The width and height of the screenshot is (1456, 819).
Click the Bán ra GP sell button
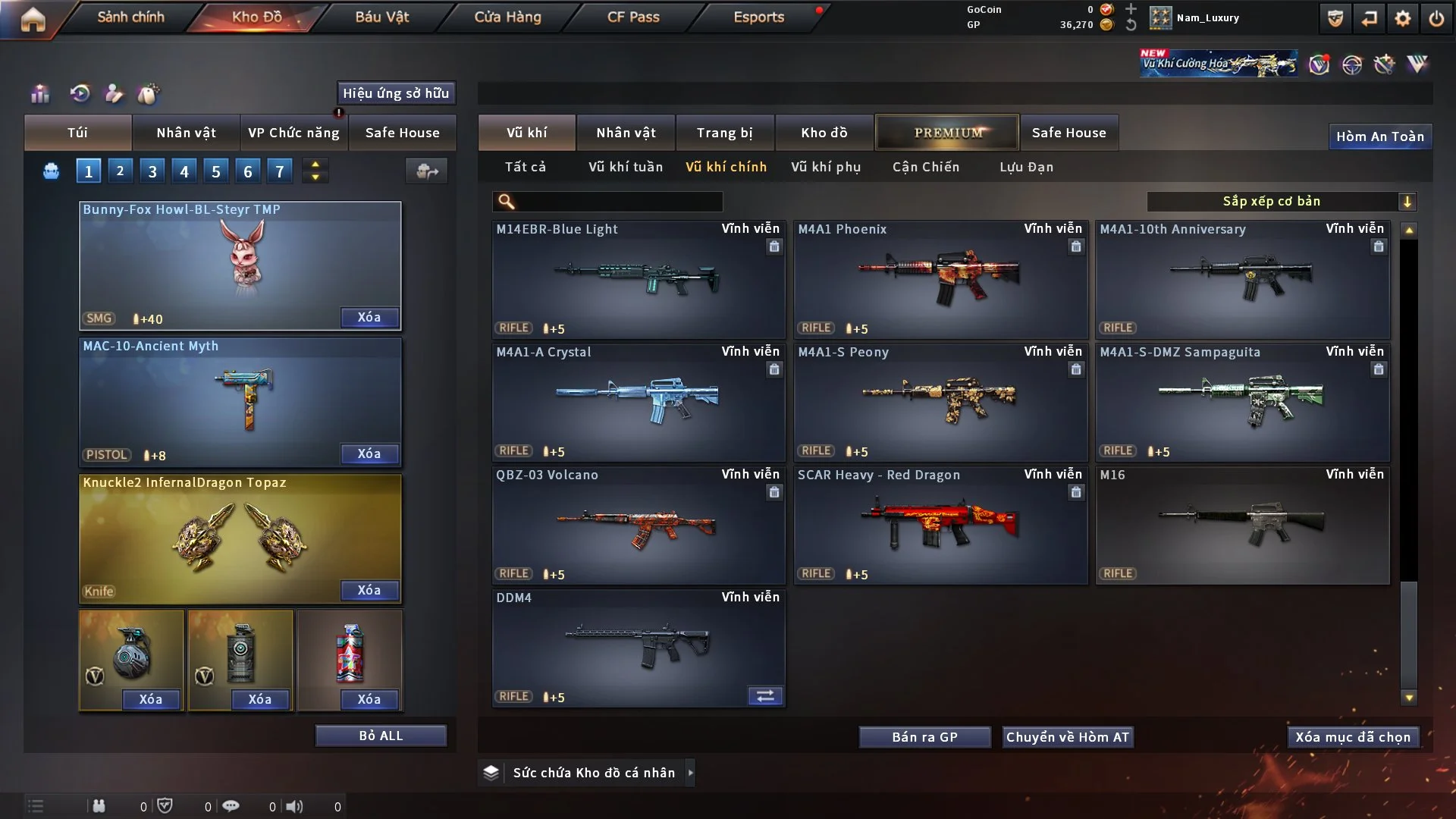(x=924, y=737)
